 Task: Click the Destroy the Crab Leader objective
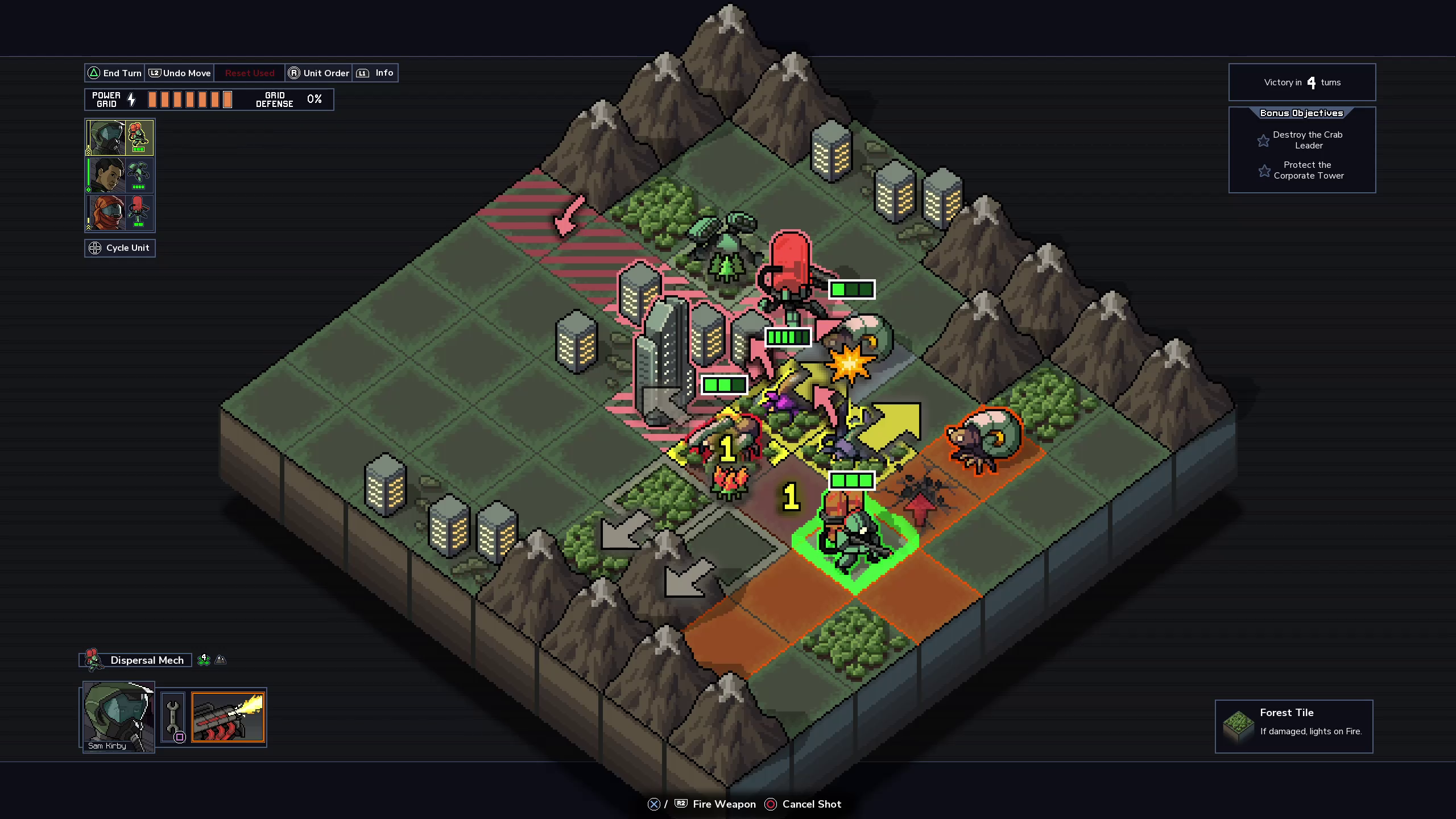click(1307, 140)
